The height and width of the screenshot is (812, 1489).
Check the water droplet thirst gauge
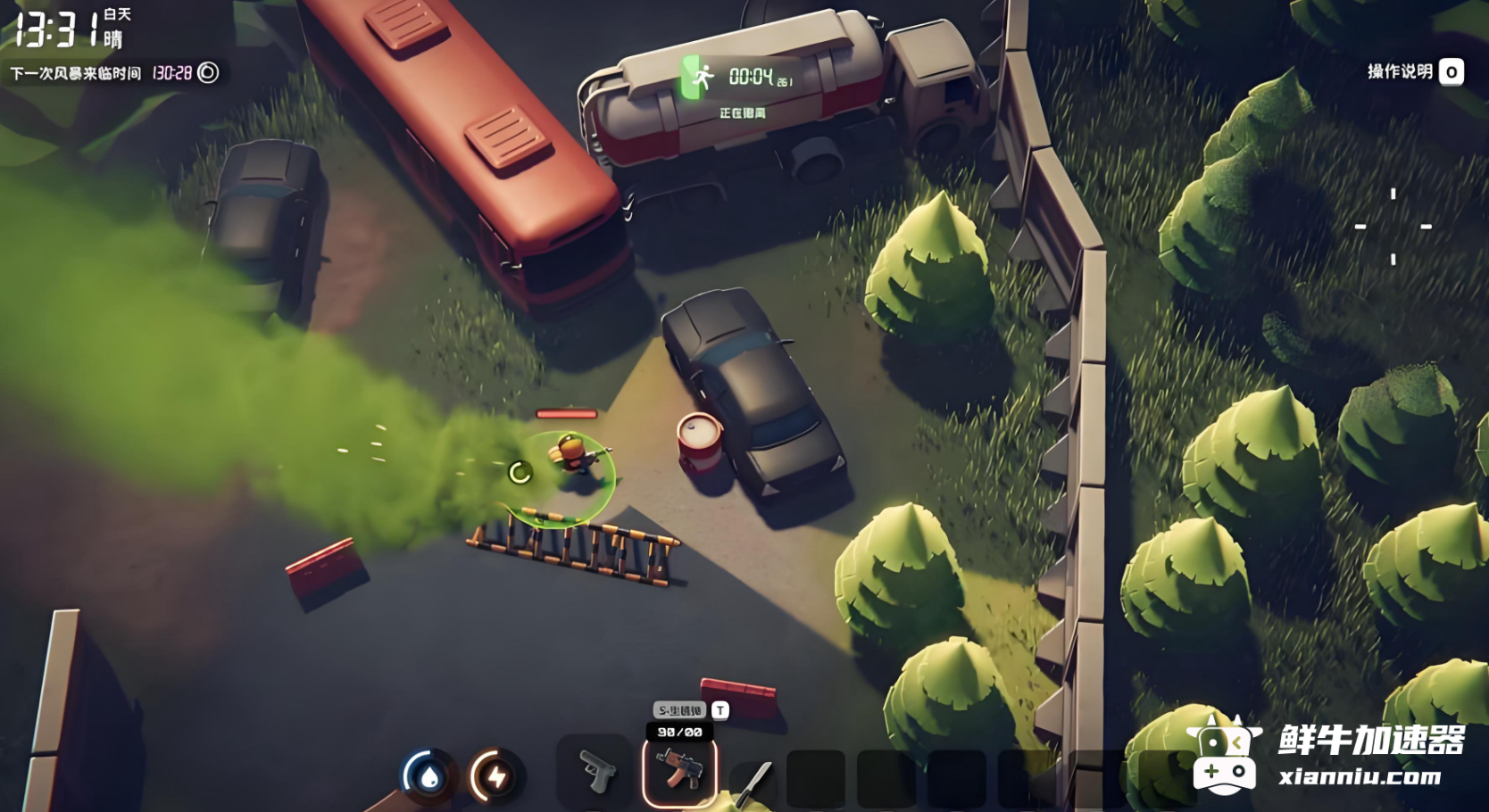click(429, 776)
